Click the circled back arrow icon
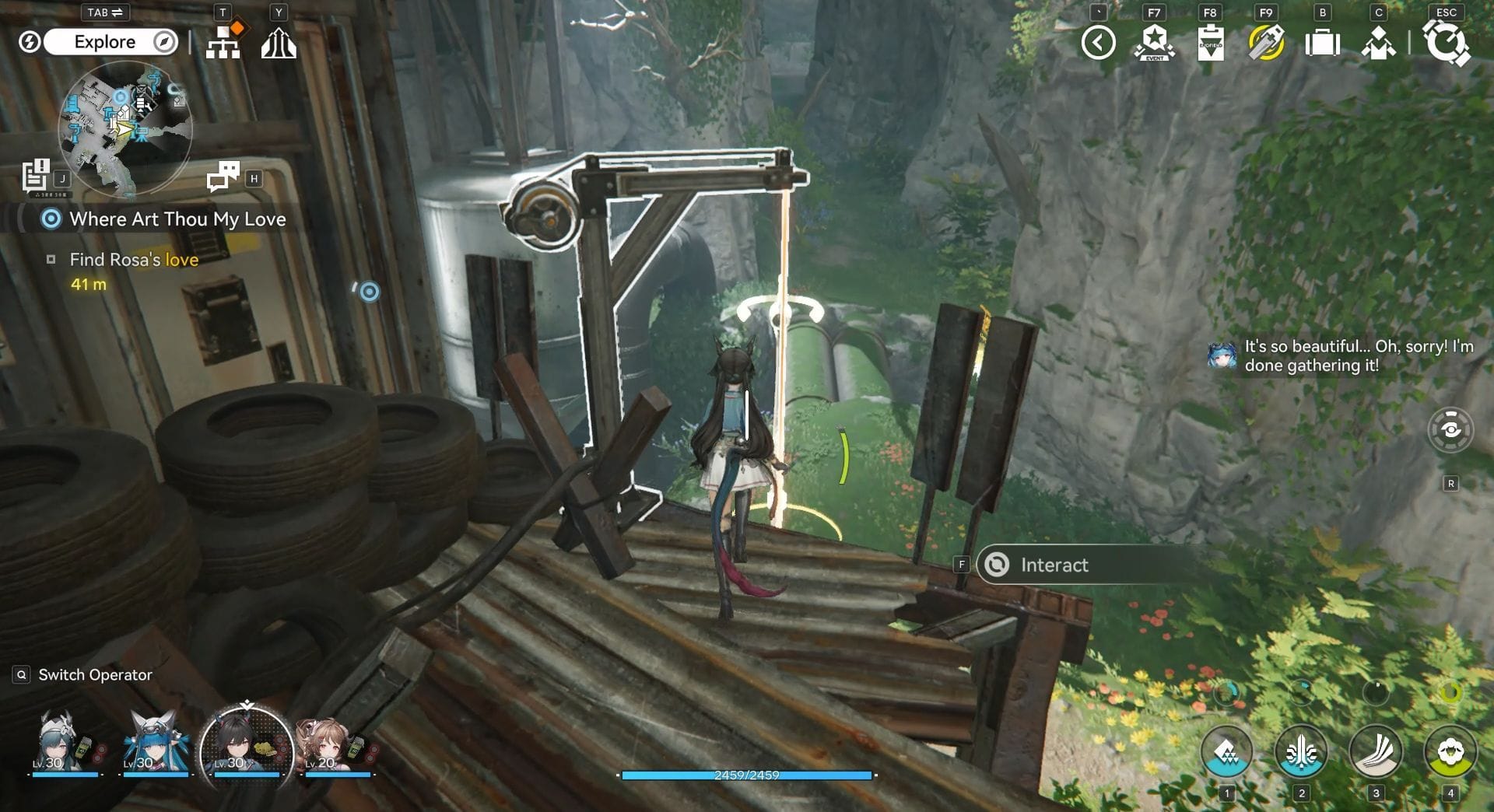 pos(1098,43)
